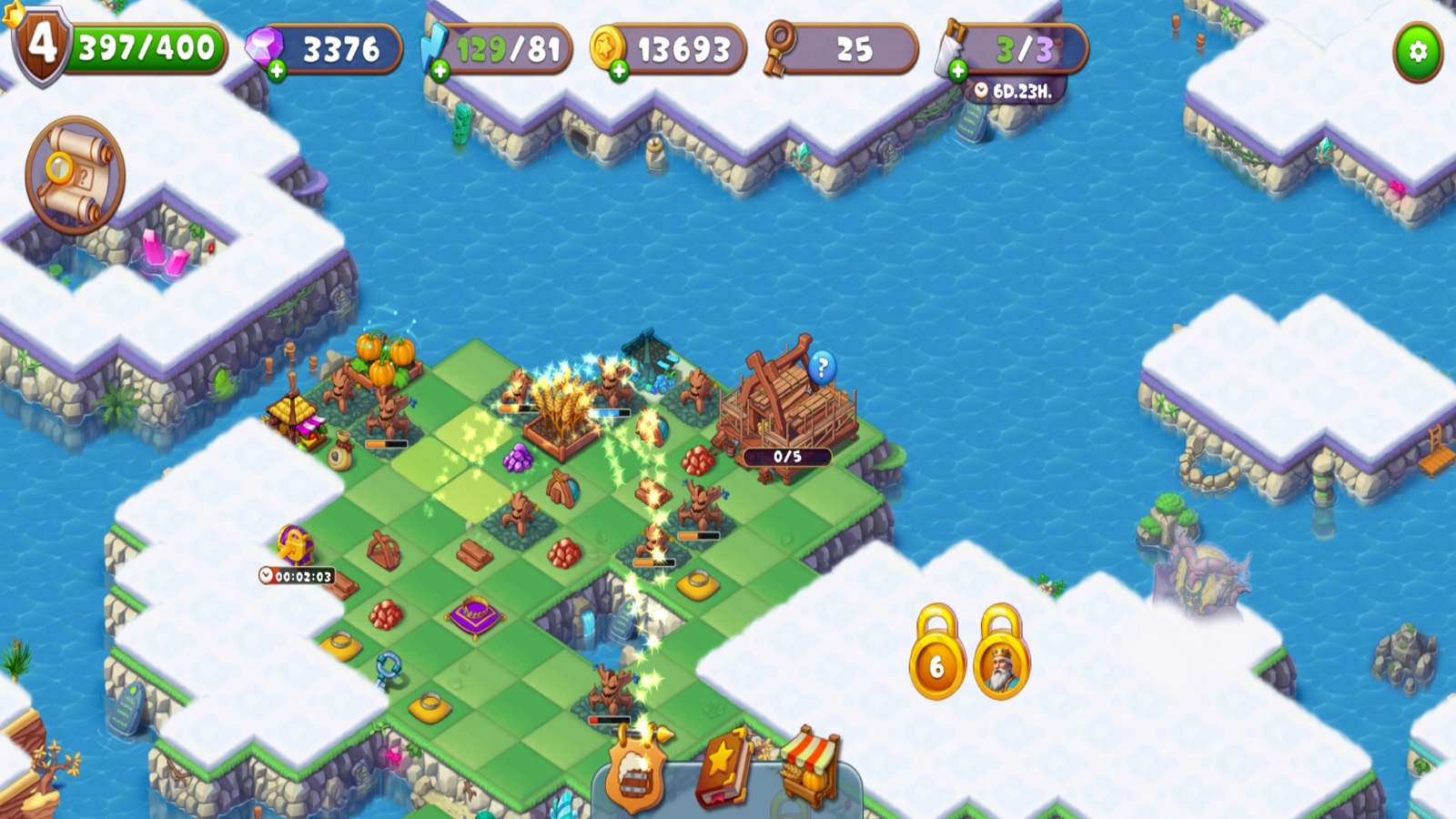1456x819 pixels.
Task: Tap the golden padlock with king portrait
Action: point(1001,655)
